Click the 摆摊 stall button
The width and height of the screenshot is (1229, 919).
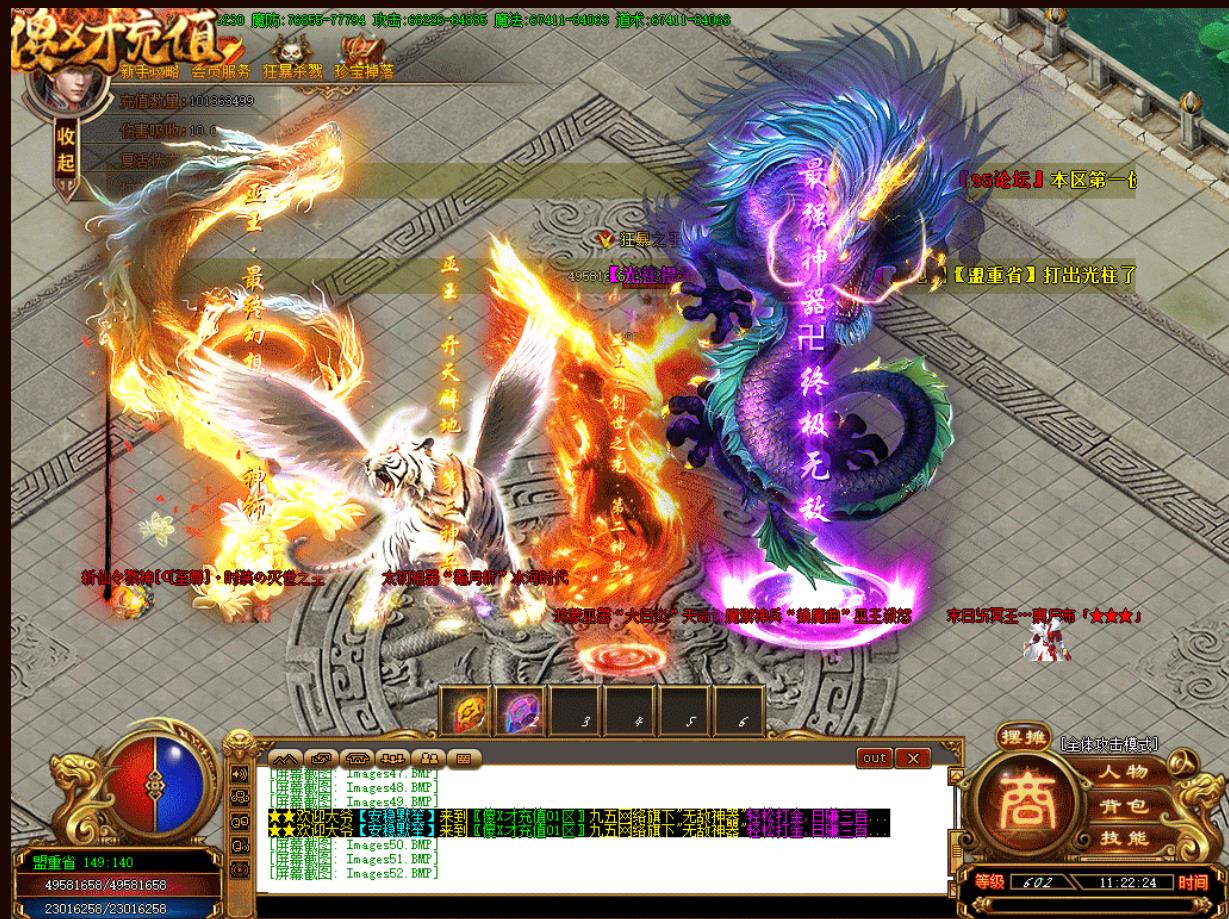click(x=1023, y=740)
